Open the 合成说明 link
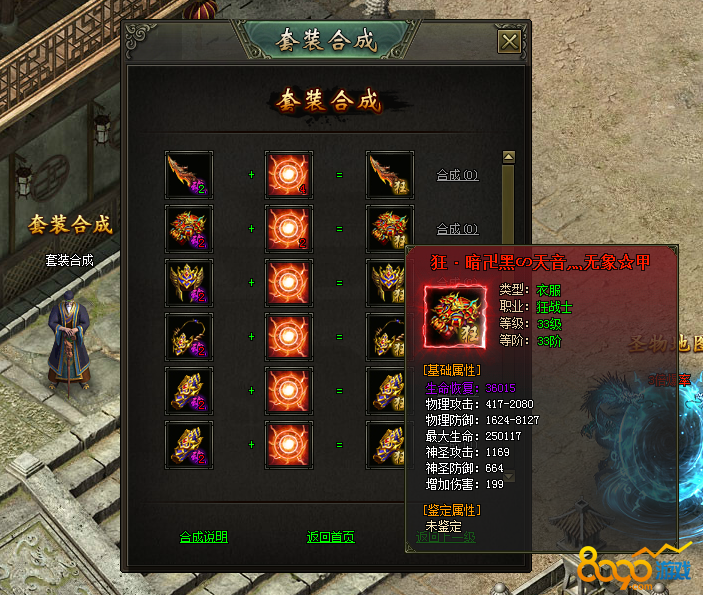This screenshot has width=703, height=595. click(203, 537)
